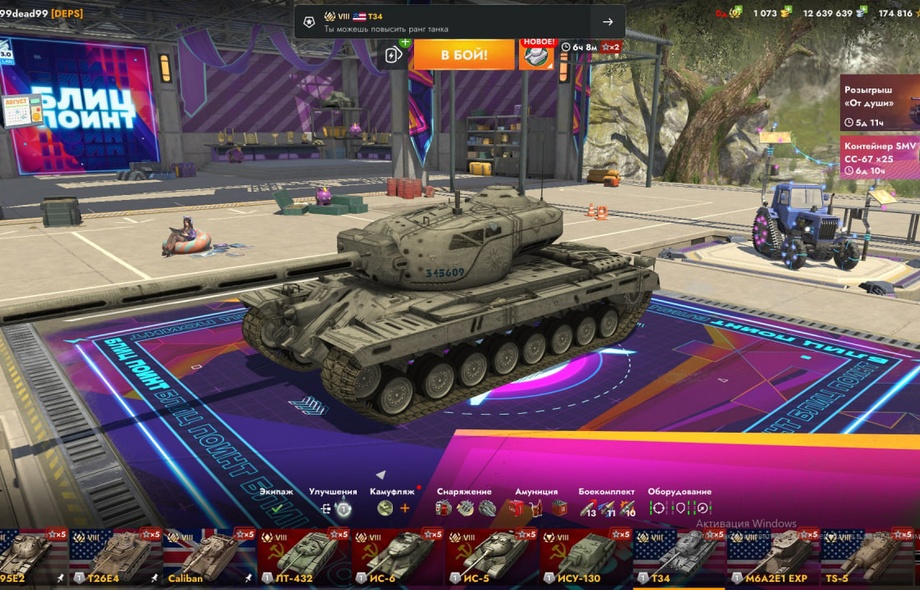920x590 pixels.
Task: Open the НОВОЕ! game mode icon
Action: click(537, 53)
